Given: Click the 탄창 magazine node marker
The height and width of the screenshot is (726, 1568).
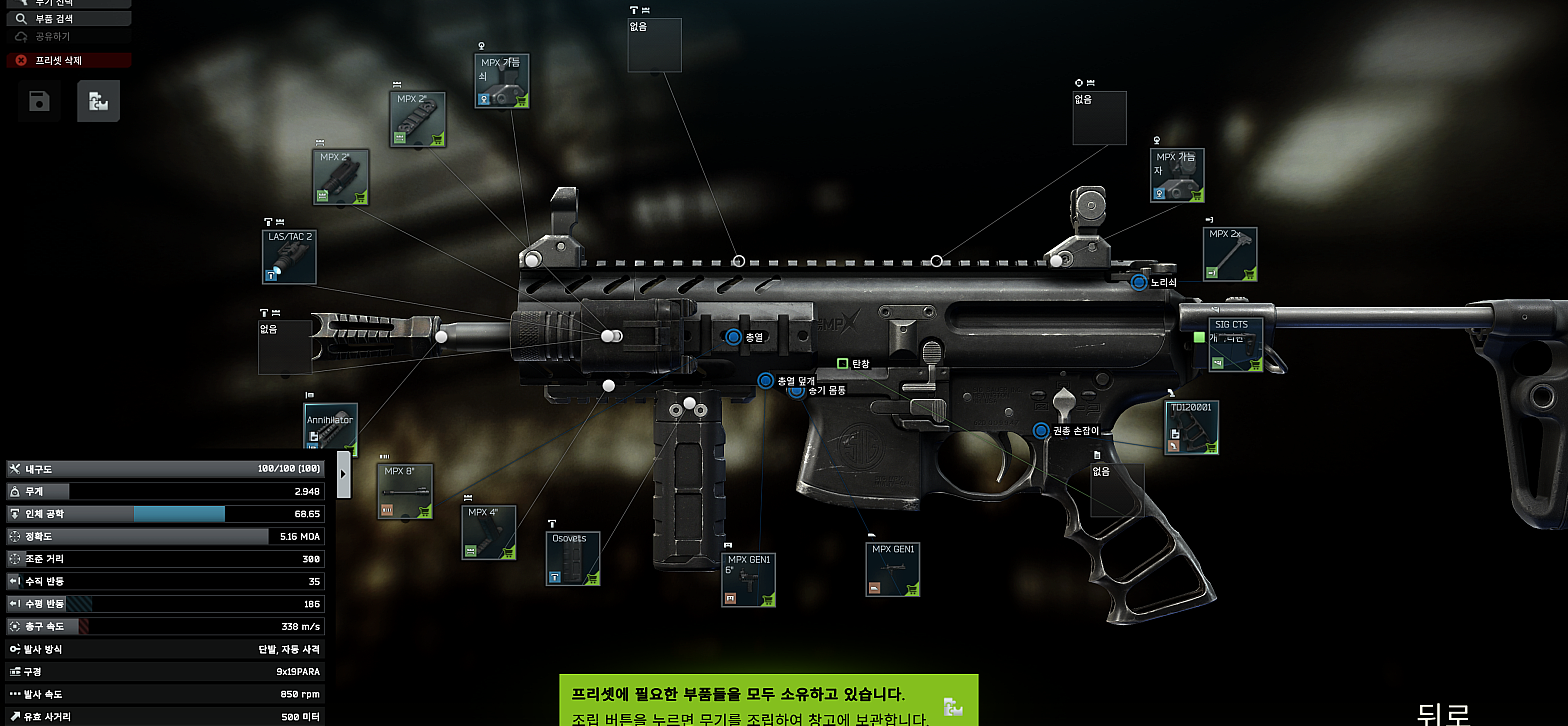Looking at the screenshot, I should pos(842,364).
